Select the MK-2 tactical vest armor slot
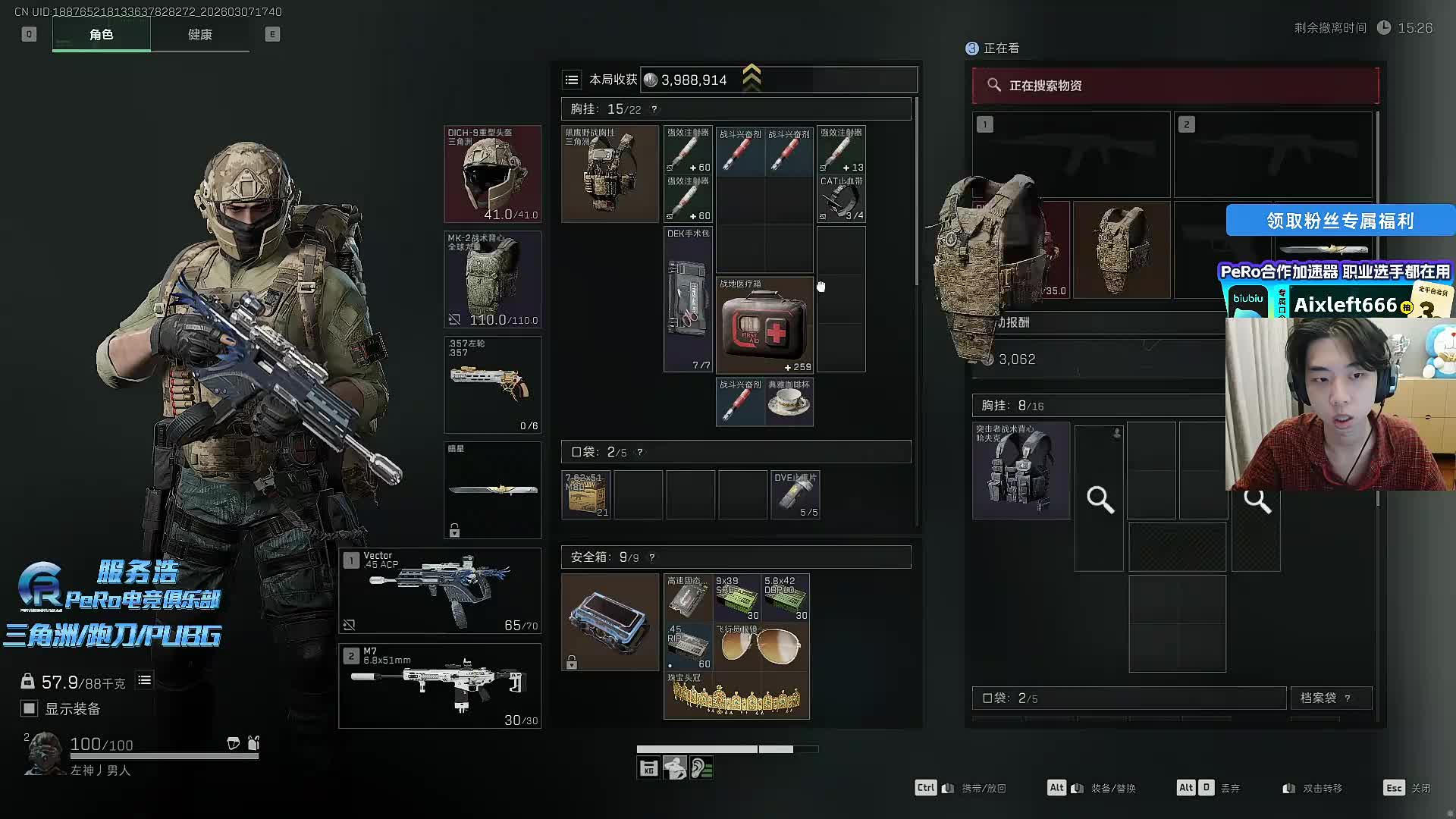The height and width of the screenshot is (819, 1456). coord(492,279)
